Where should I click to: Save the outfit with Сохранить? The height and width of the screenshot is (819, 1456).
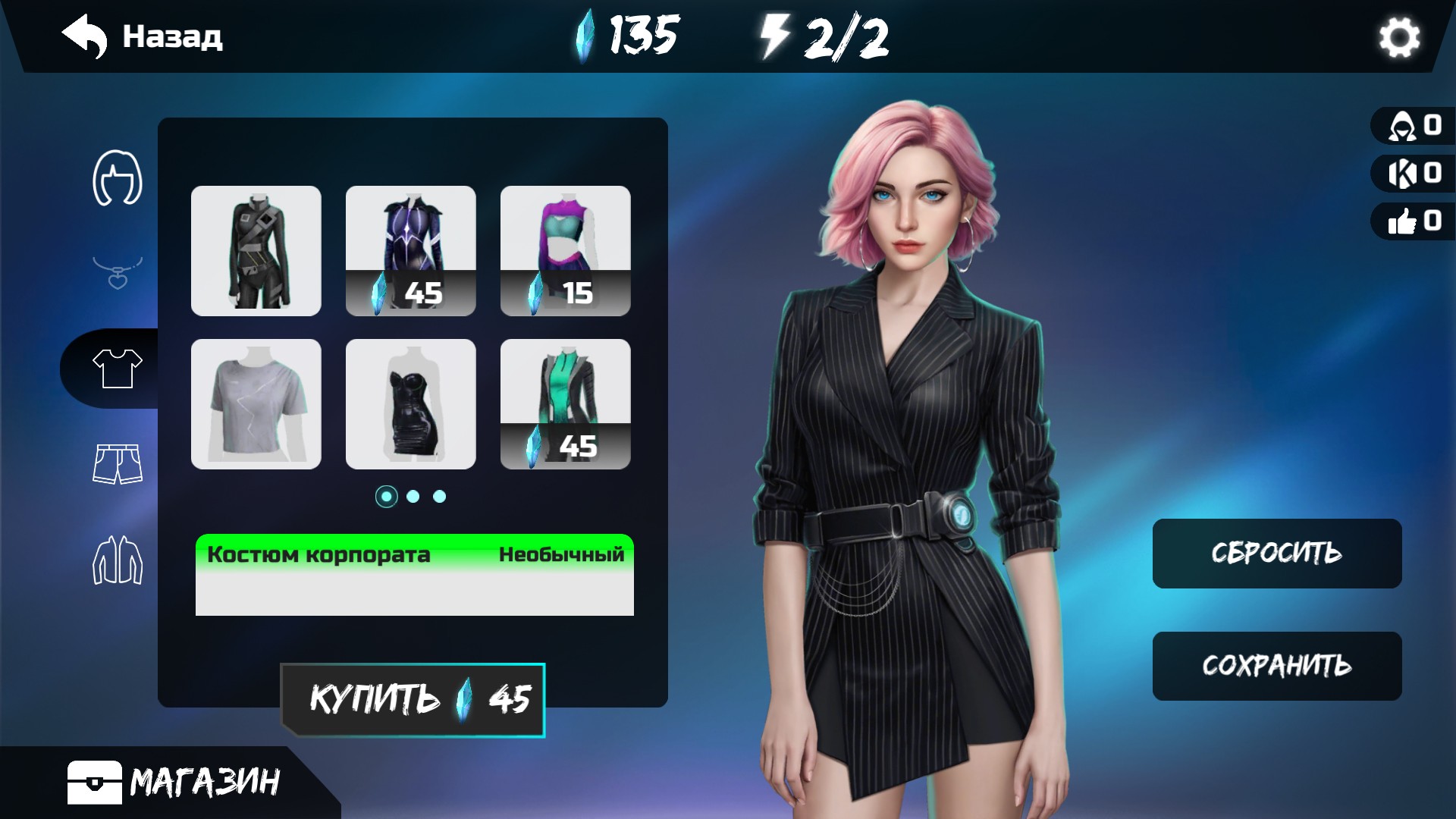(x=1277, y=666)
